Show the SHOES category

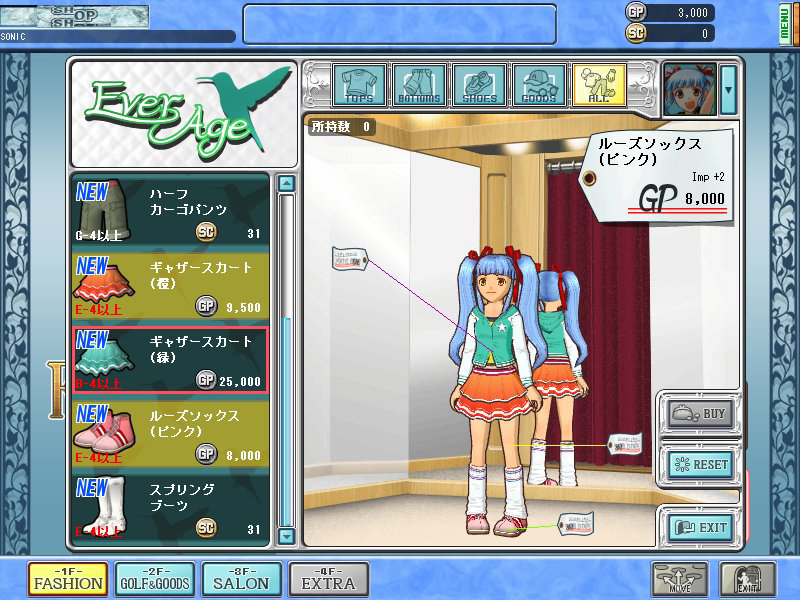(x=479, y=86)
